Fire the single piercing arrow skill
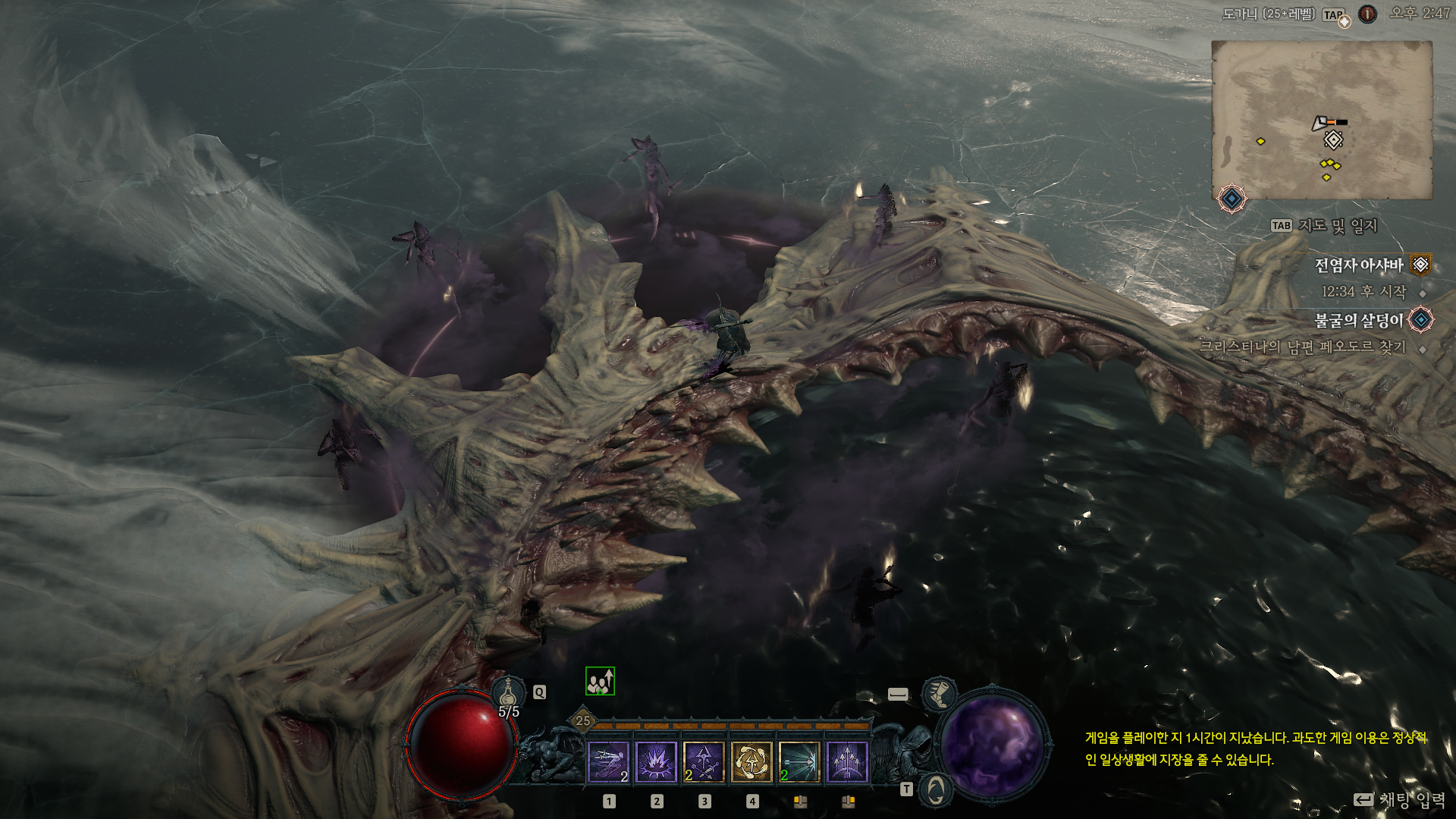1456x819 pixels. pos(799,761)
